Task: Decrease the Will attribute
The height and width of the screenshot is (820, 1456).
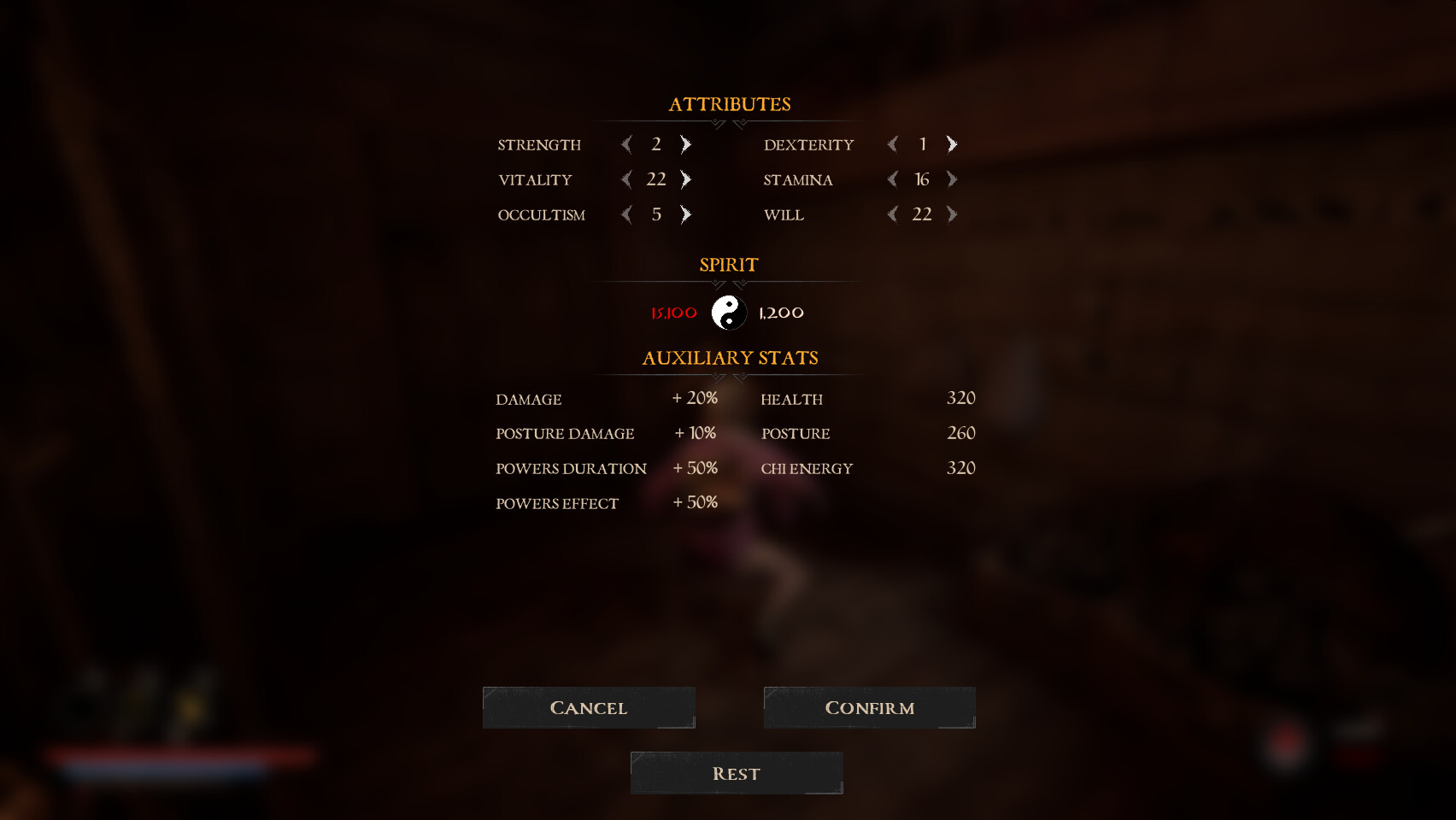Action: point(891,214)
